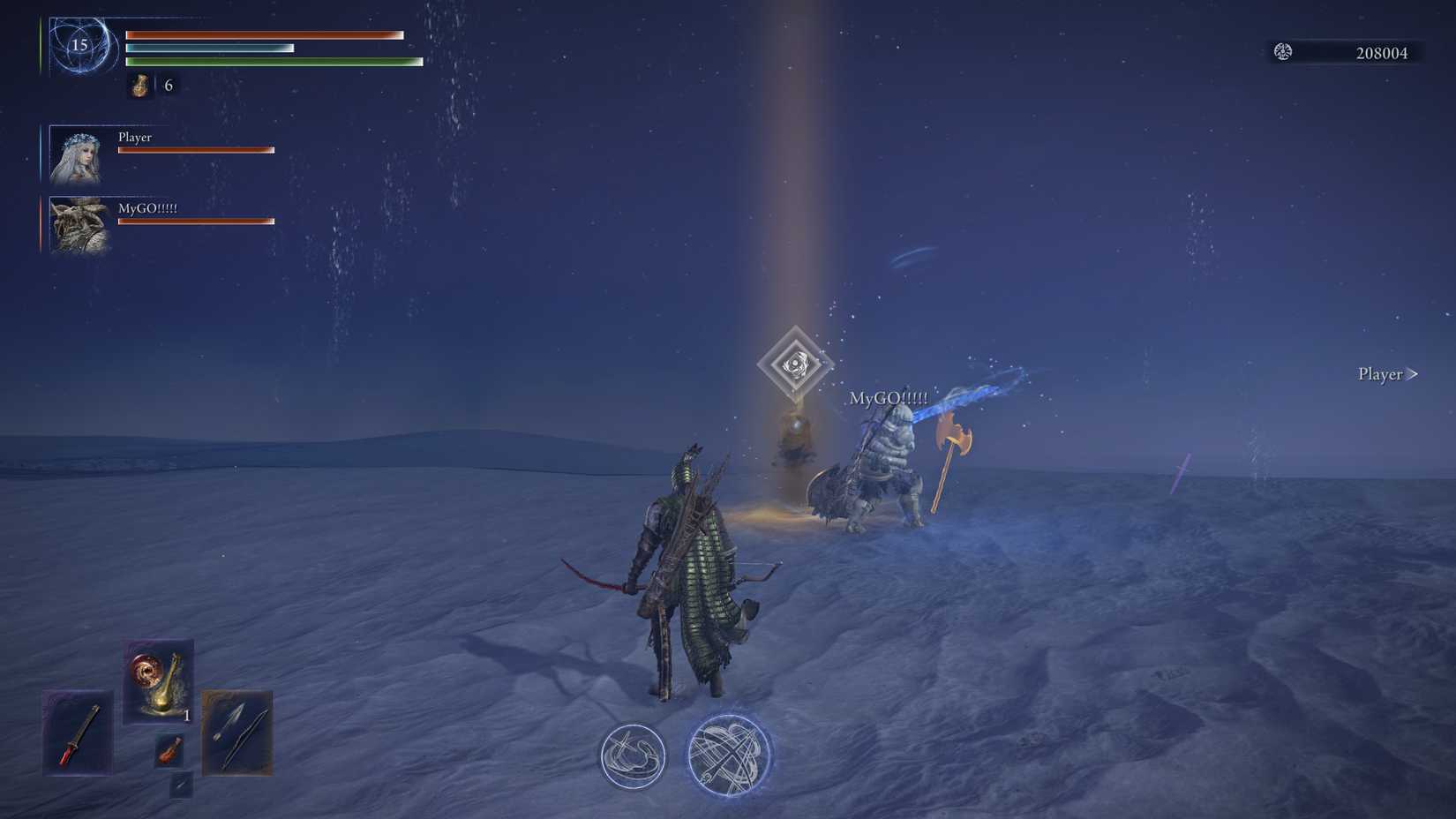Select the crimson flask icon showing 6 uses

pos(139,85)
